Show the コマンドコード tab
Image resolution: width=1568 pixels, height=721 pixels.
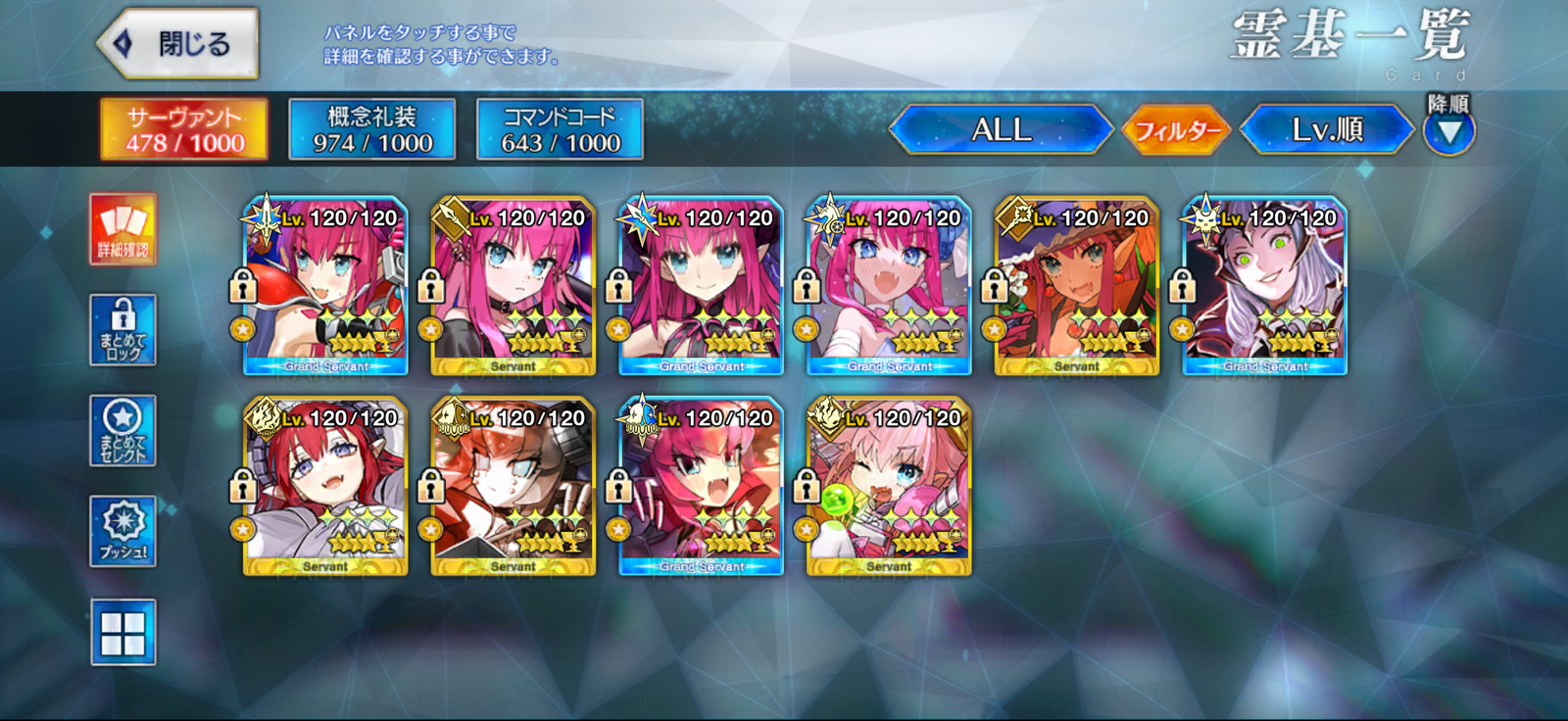tap(560, 129)
